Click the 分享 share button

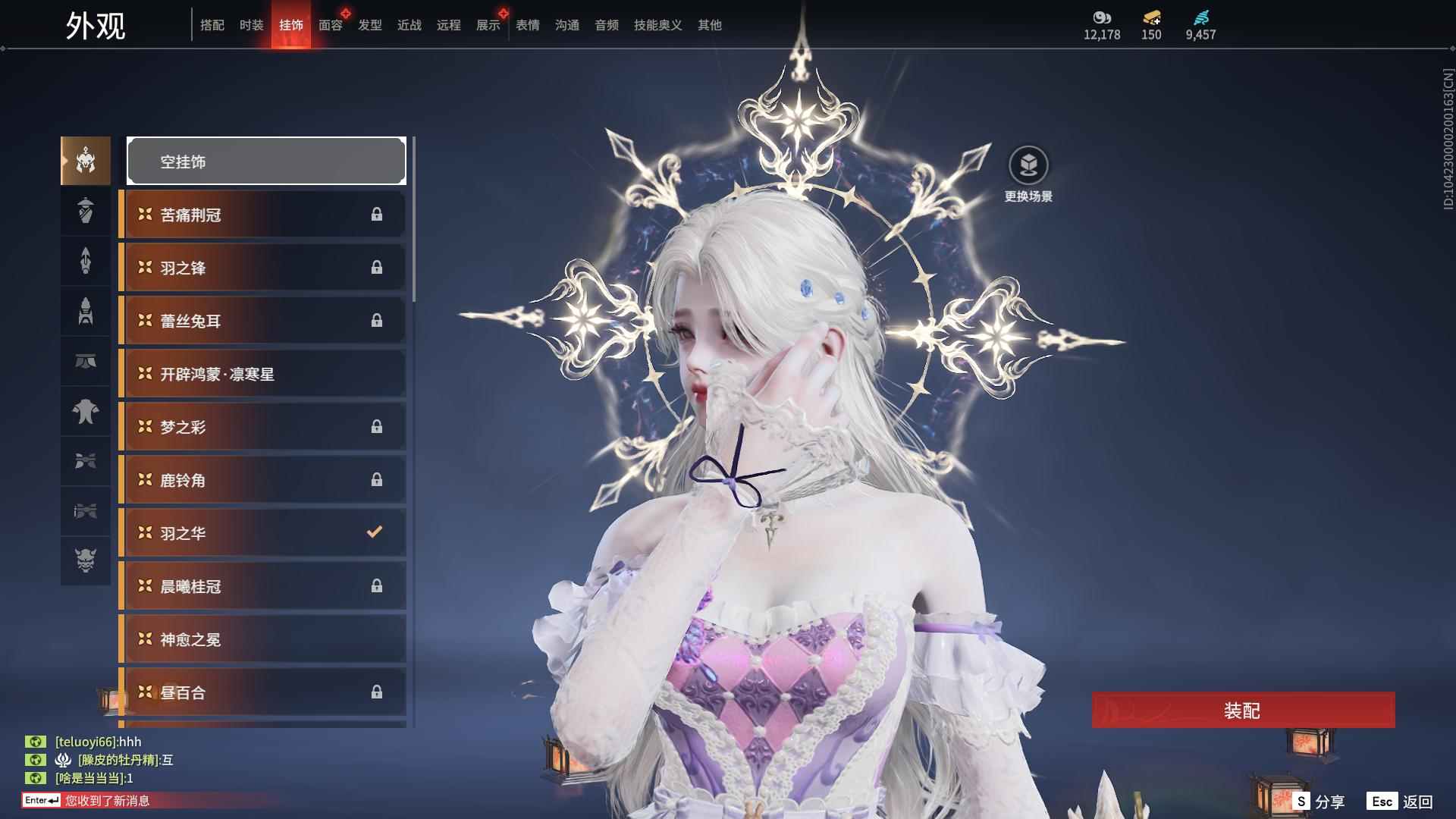pyautogui.click(x=1319, y=802)
